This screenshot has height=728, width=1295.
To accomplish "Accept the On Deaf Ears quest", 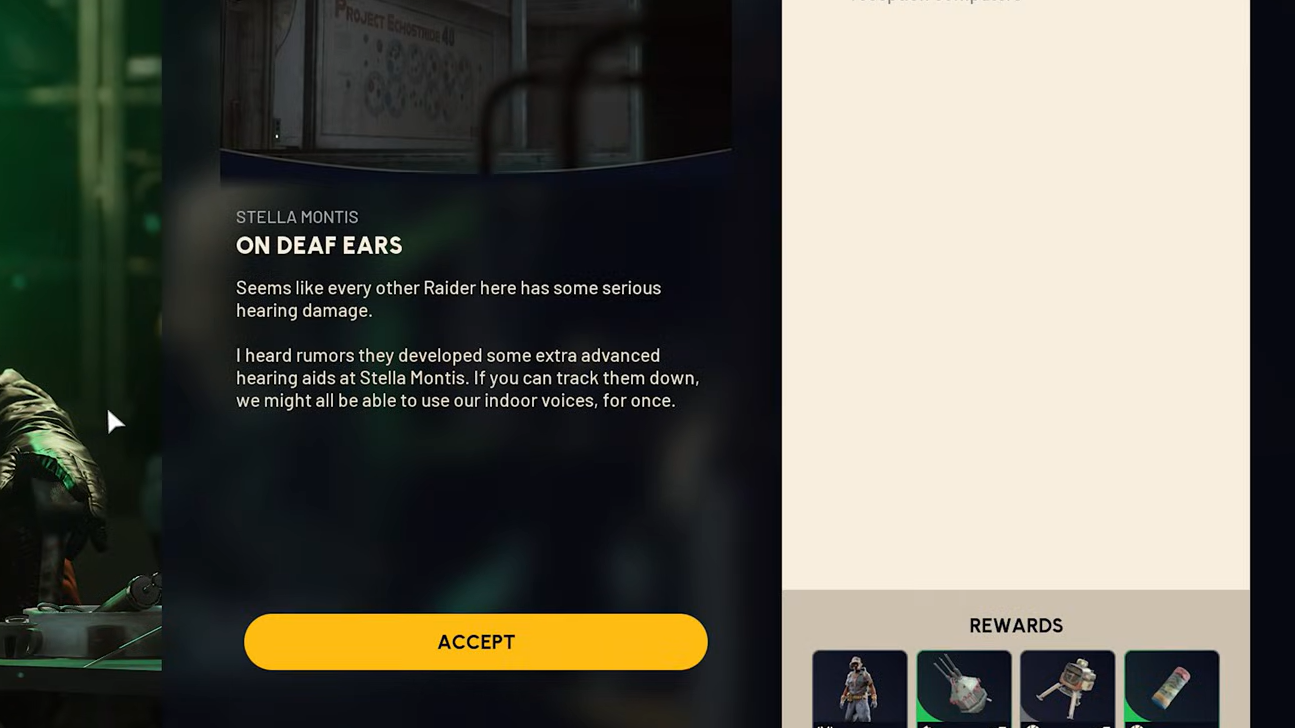I will [476, 641].
